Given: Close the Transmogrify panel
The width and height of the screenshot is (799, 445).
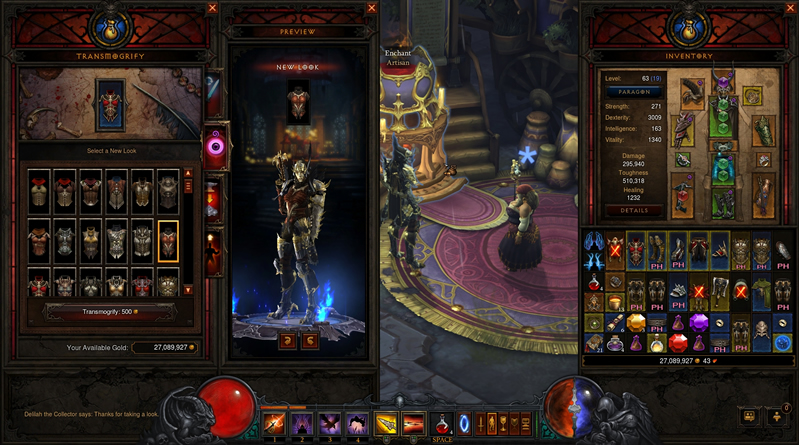Looking at the screenshot, I should pos(212,8).
